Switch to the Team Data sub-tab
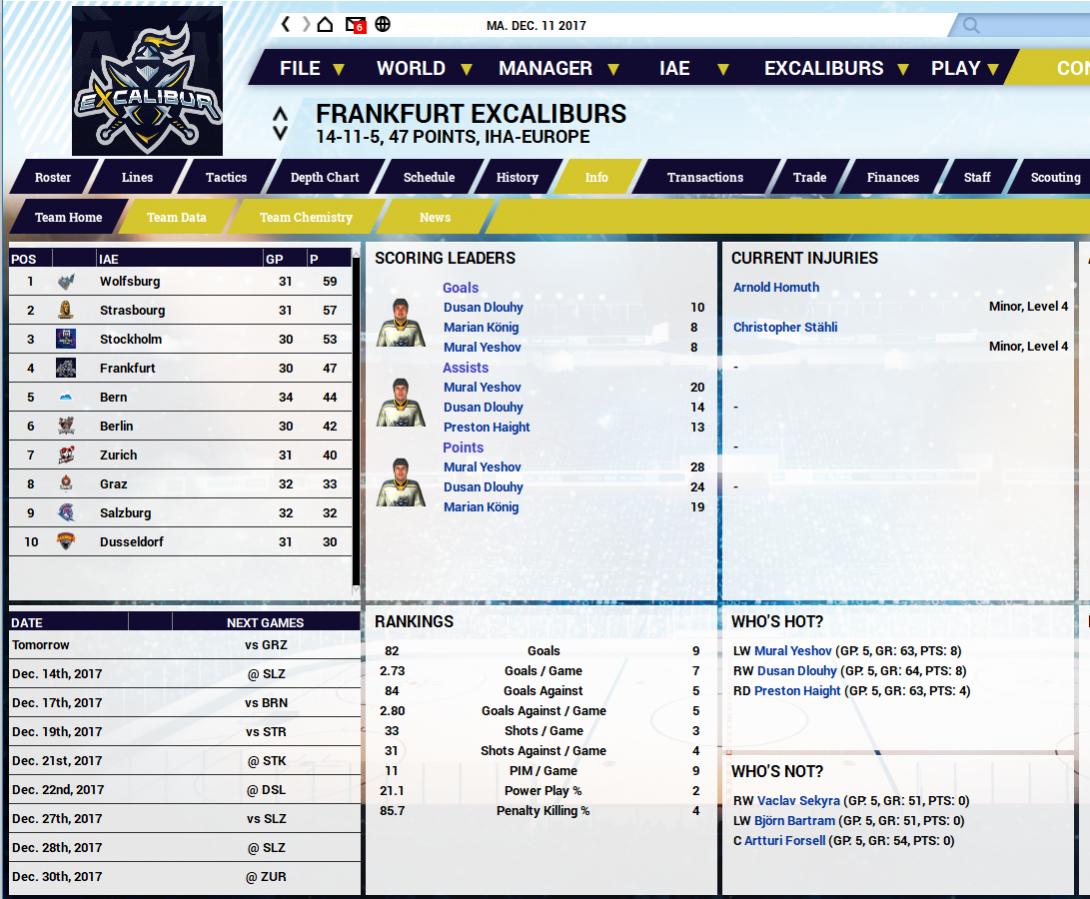1090x899 pixels. 177,217
